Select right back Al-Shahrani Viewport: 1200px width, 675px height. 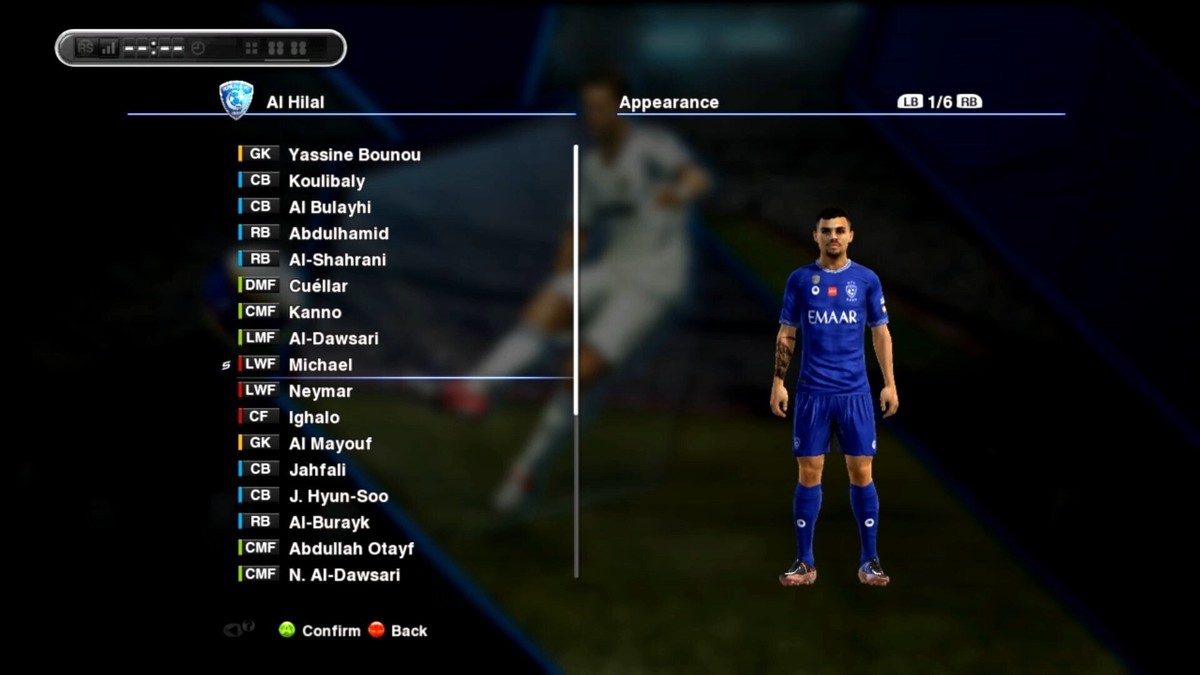pyautogui.click(x=337, y=260)
